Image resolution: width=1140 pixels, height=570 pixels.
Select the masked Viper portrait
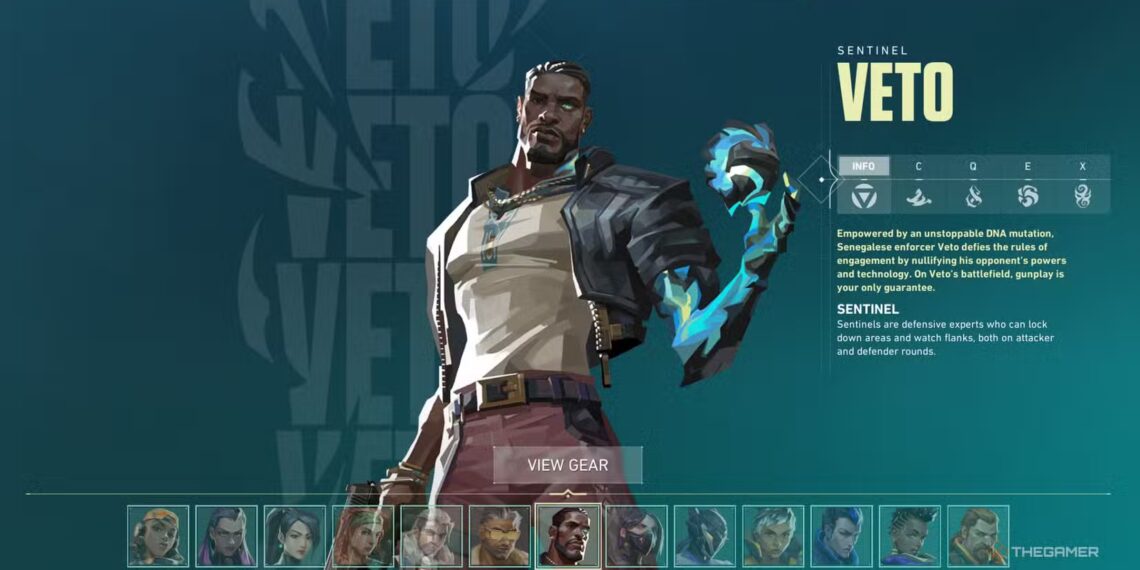636,536
